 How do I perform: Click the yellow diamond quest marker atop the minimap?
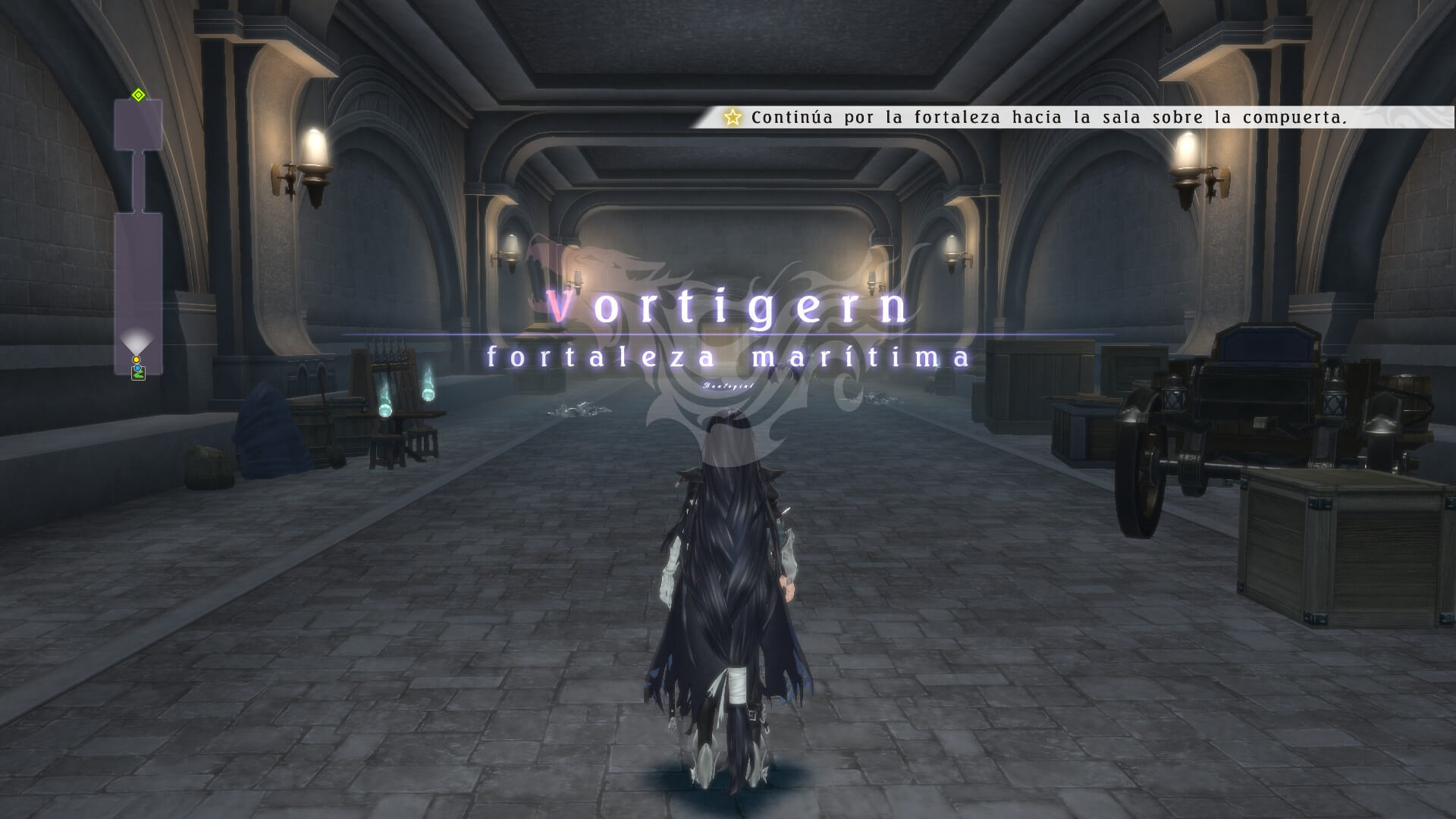pyautogui.click(x=137, y=94)
